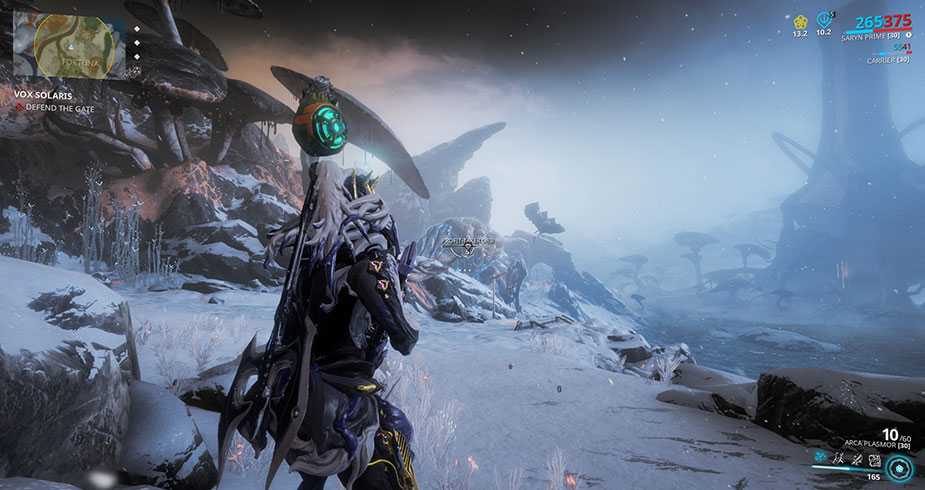This screenshot has height=490, width=925.
Task: Click the yellow flower buff icon
Action: (x=800, y=20)
